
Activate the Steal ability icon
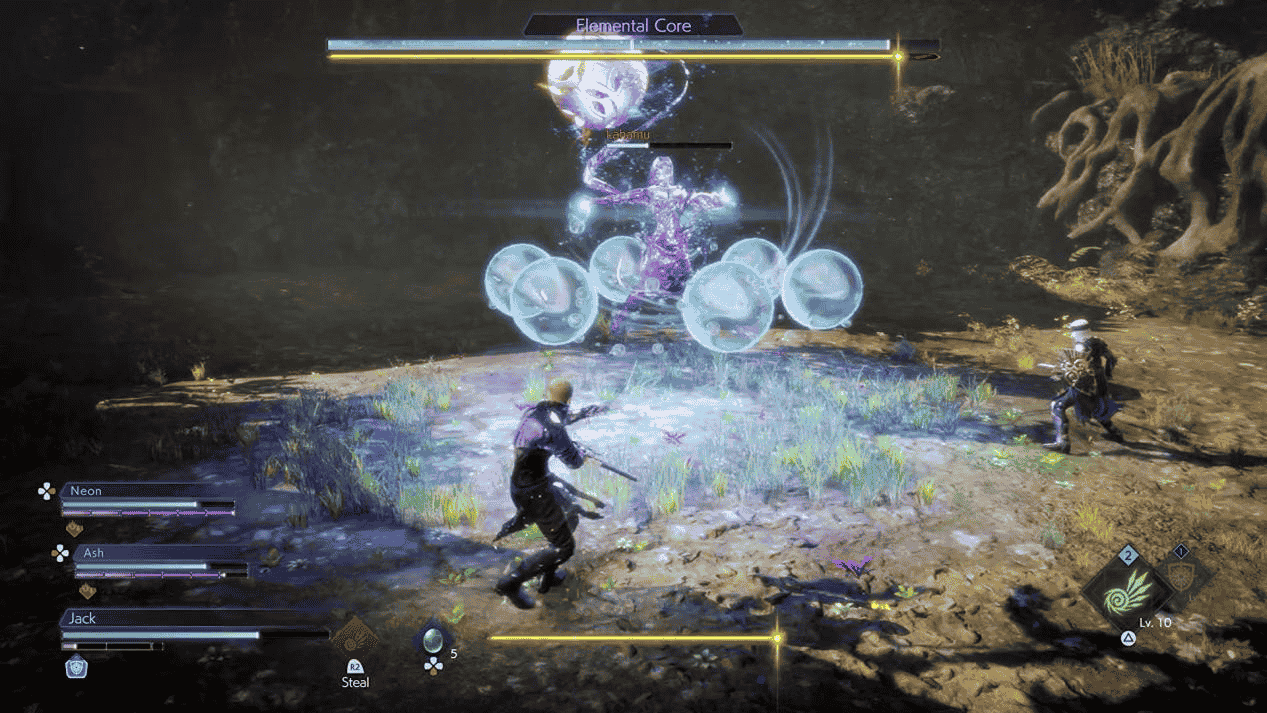pyautogui.click(x=355, y=638)
